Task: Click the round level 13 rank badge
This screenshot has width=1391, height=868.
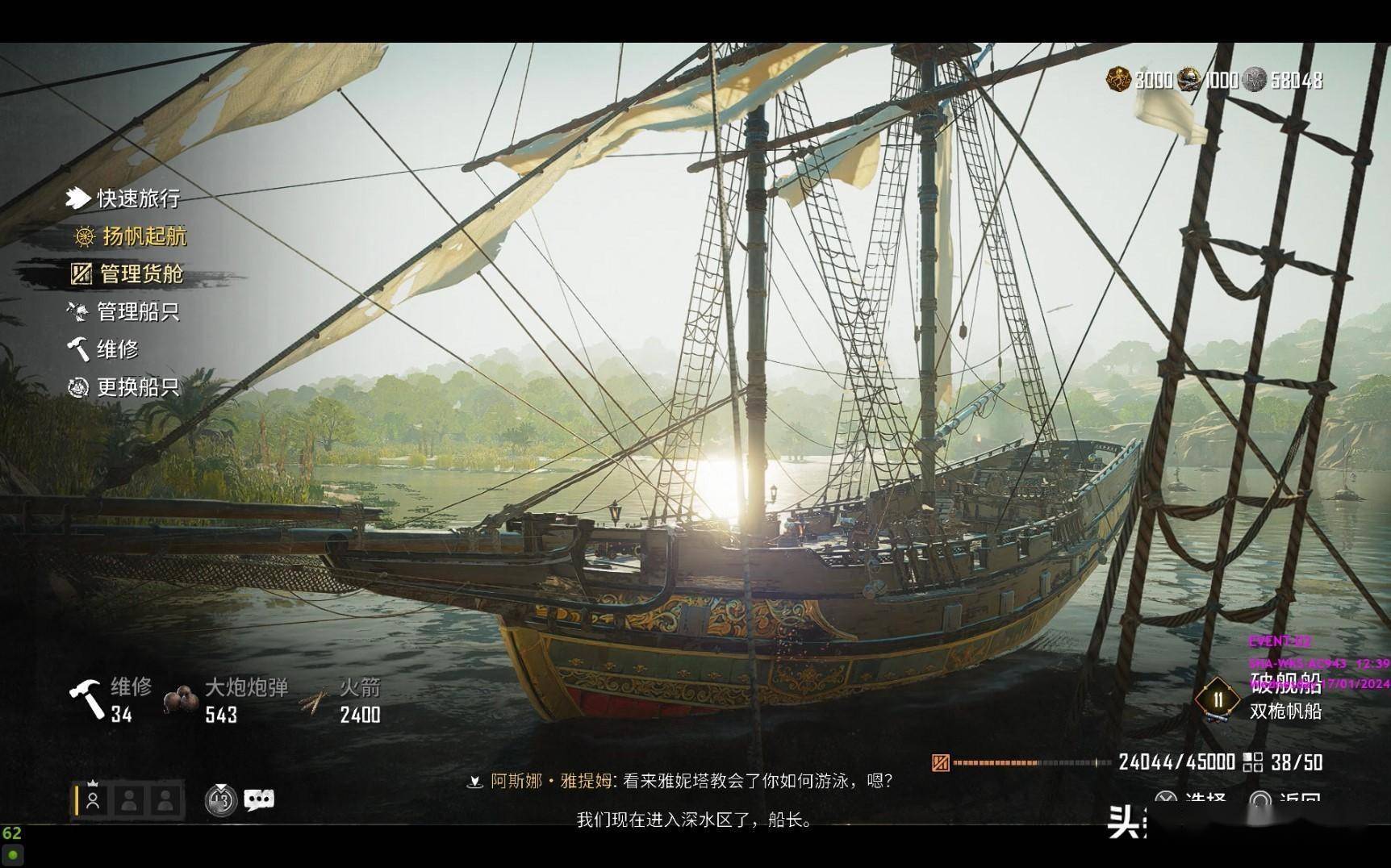Action: pos(220,799)
